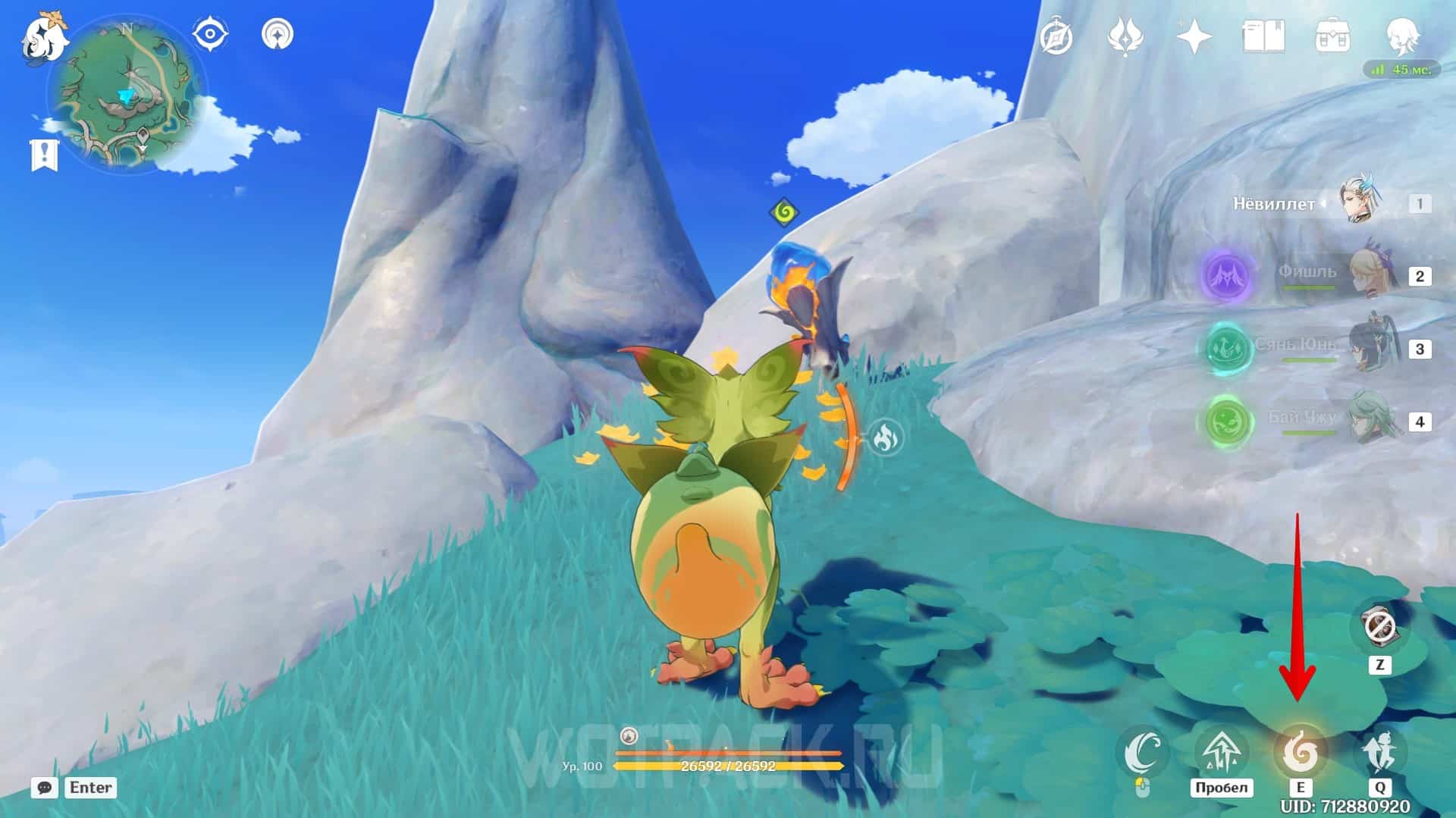
Task: Activate the leaping creature icon labeled Q
Action: tap(1379, 753)
